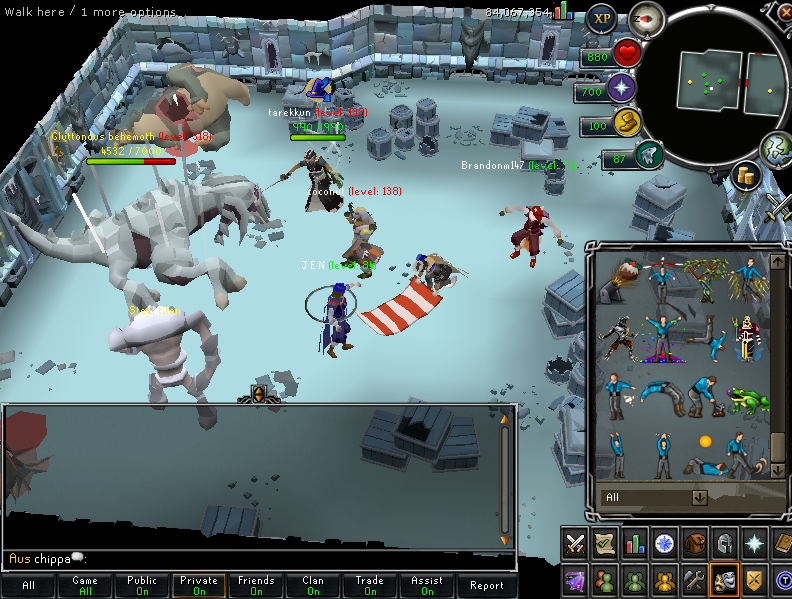The height and width of the screenshot is (599, 792).
Task: Switch the chat view to All
Action: tap(28, 586)
